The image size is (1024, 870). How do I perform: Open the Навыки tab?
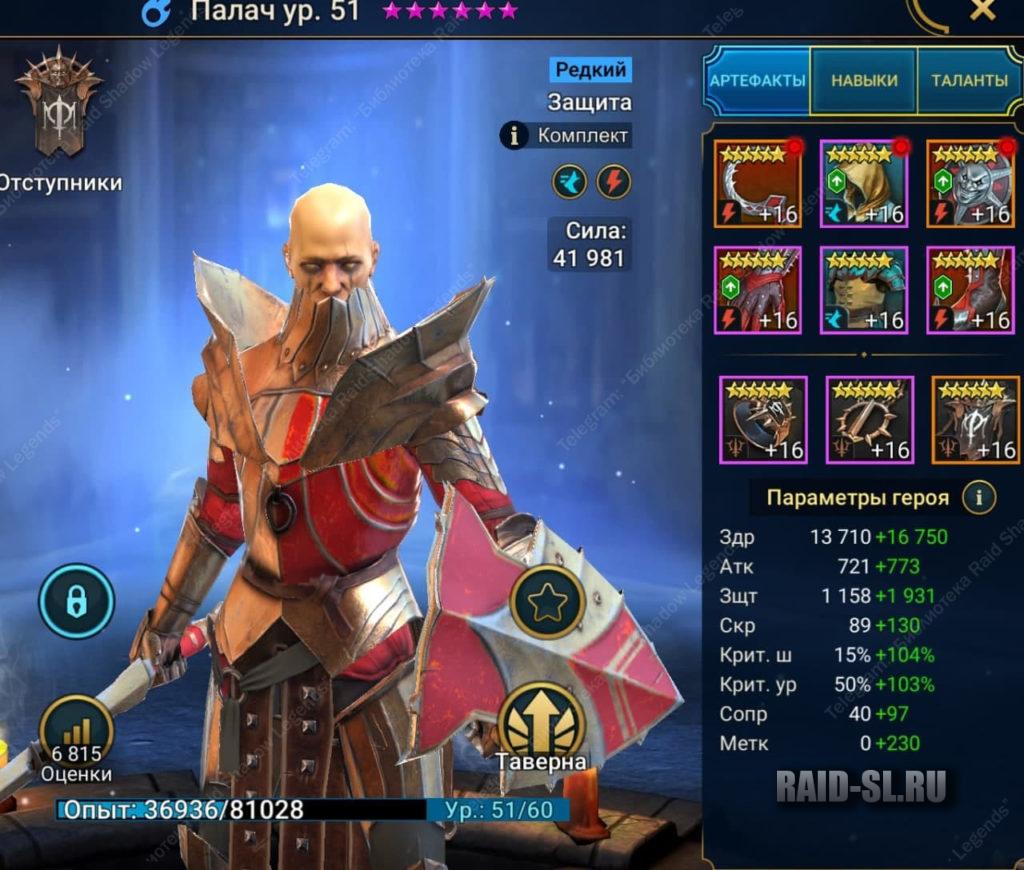[864, 80]
